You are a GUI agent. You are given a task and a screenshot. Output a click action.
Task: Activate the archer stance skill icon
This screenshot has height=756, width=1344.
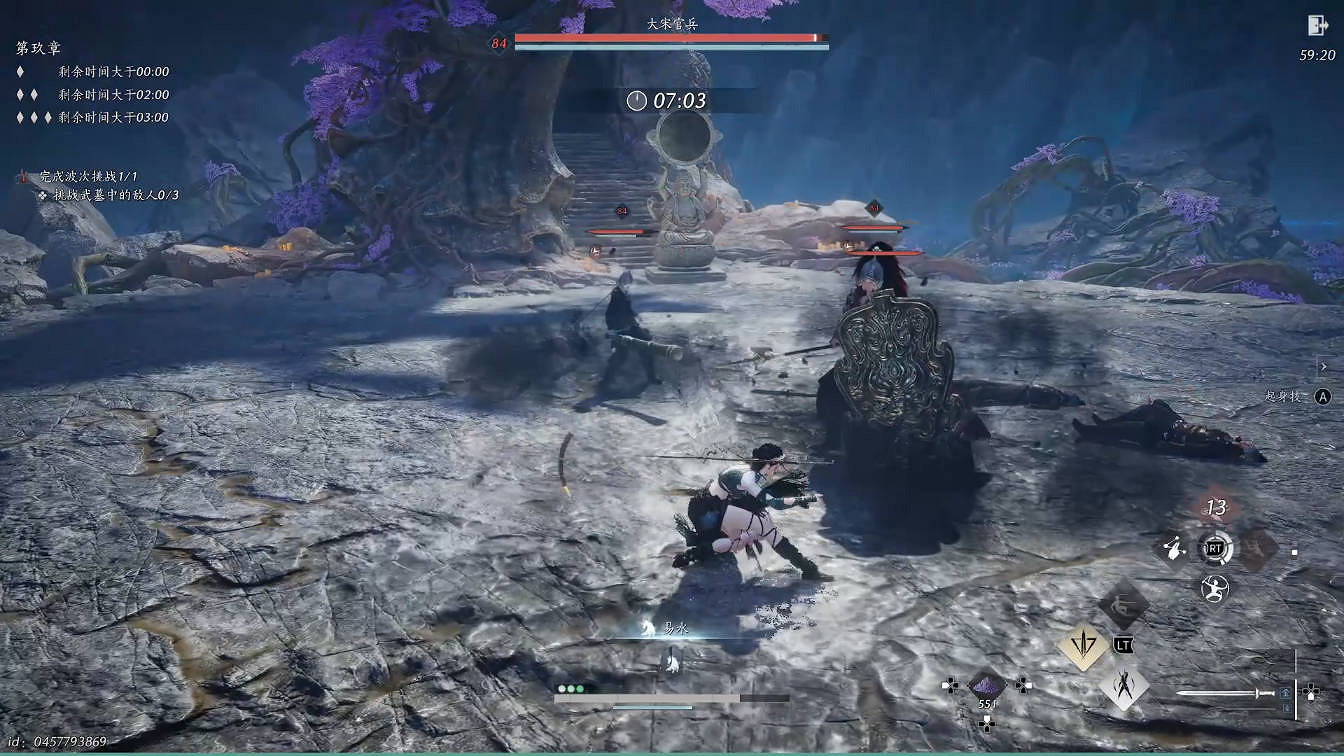pyautogui.click(x=1213, y=588)
